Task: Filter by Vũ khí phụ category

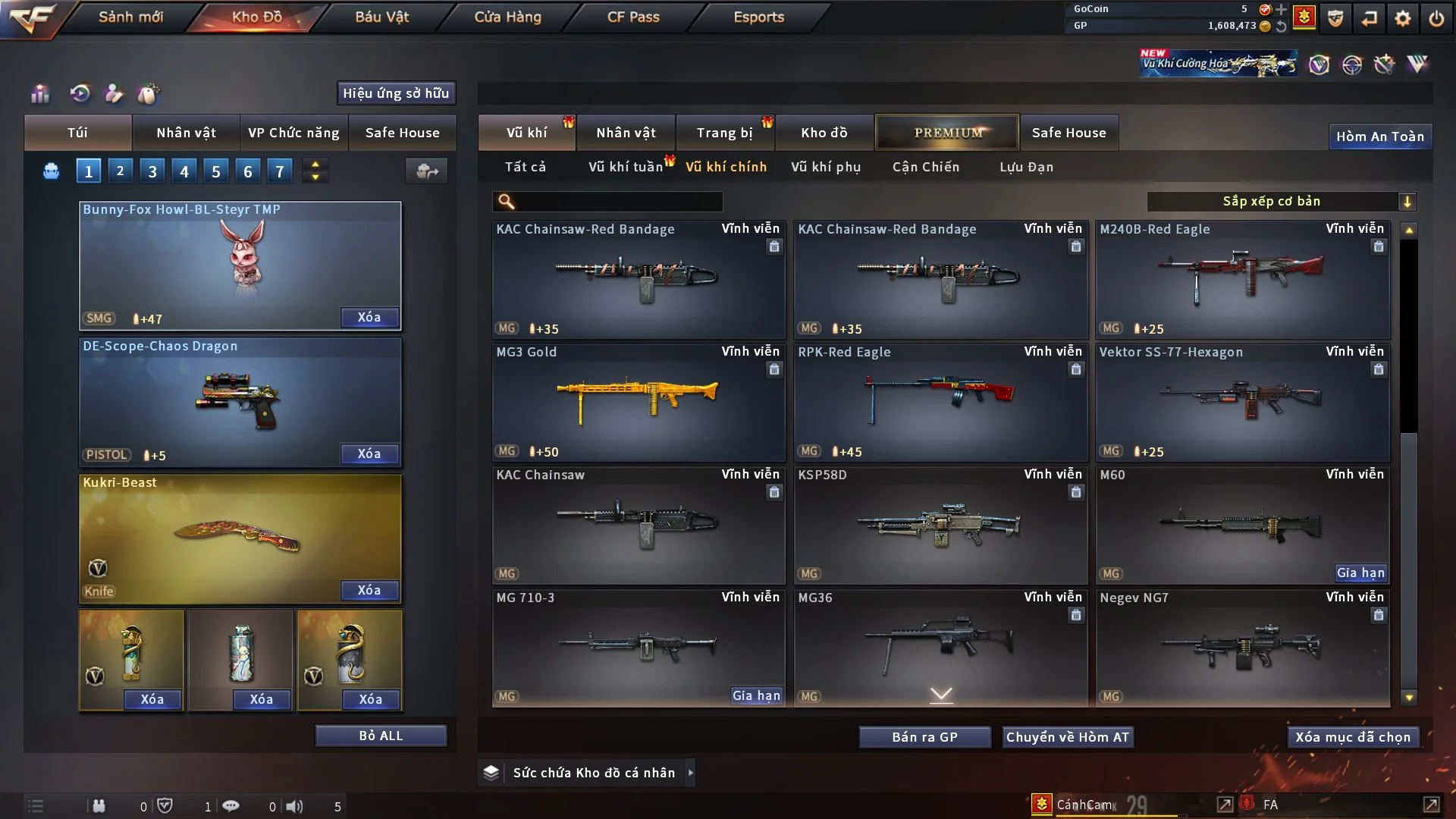Action: point(826,167)
